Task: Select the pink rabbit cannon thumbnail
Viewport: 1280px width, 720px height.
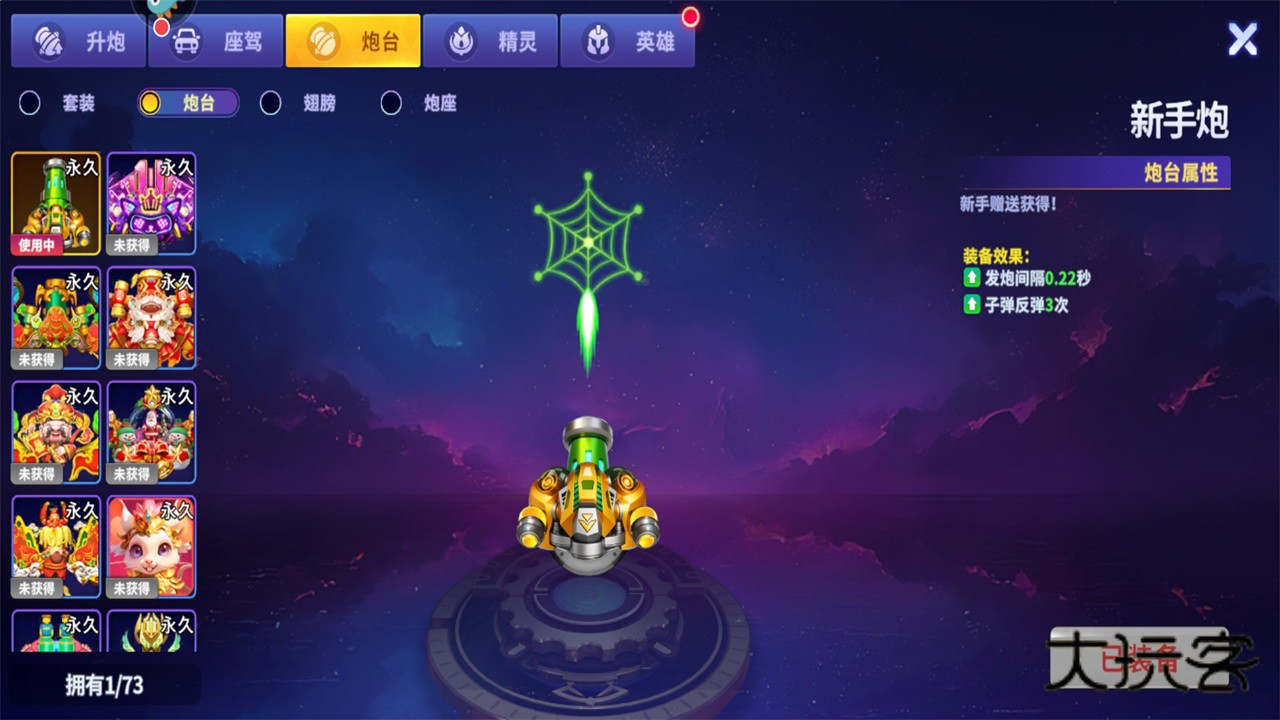Action: coord(151,546)
